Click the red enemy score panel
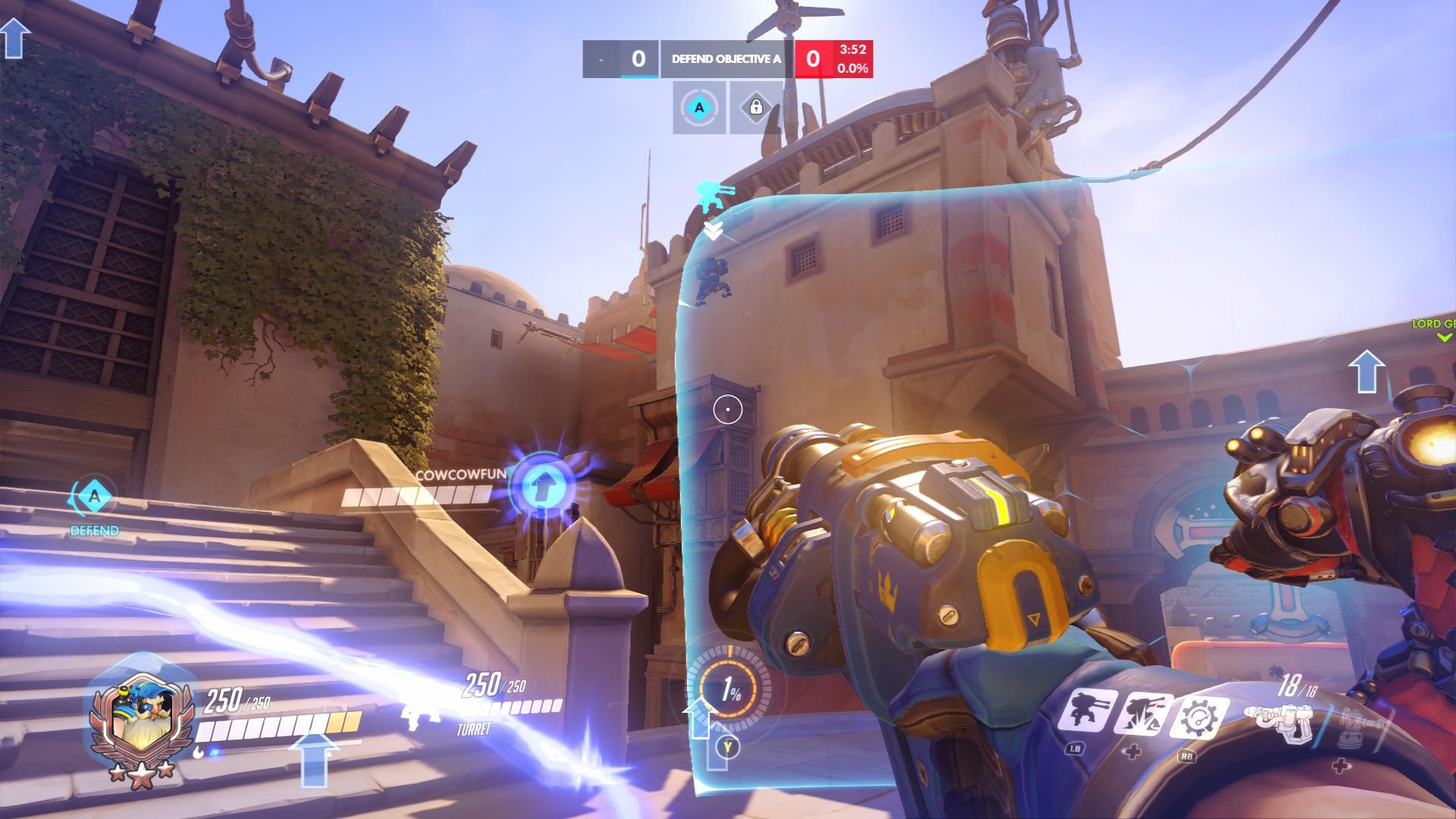This screenshot has width=1456, height=819. pos(811,57)
